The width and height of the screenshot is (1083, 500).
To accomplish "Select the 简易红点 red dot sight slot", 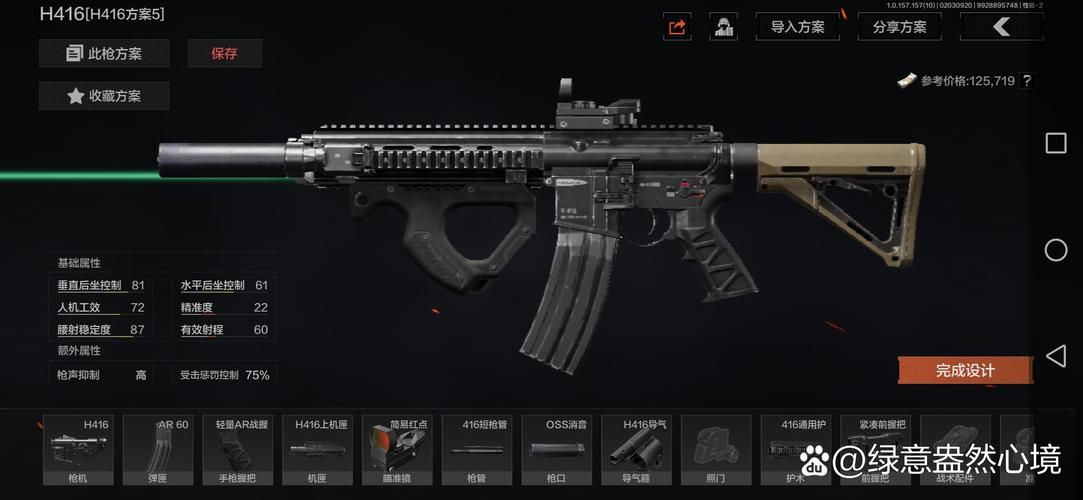I will pyautogui.click(x=397, y=450).
